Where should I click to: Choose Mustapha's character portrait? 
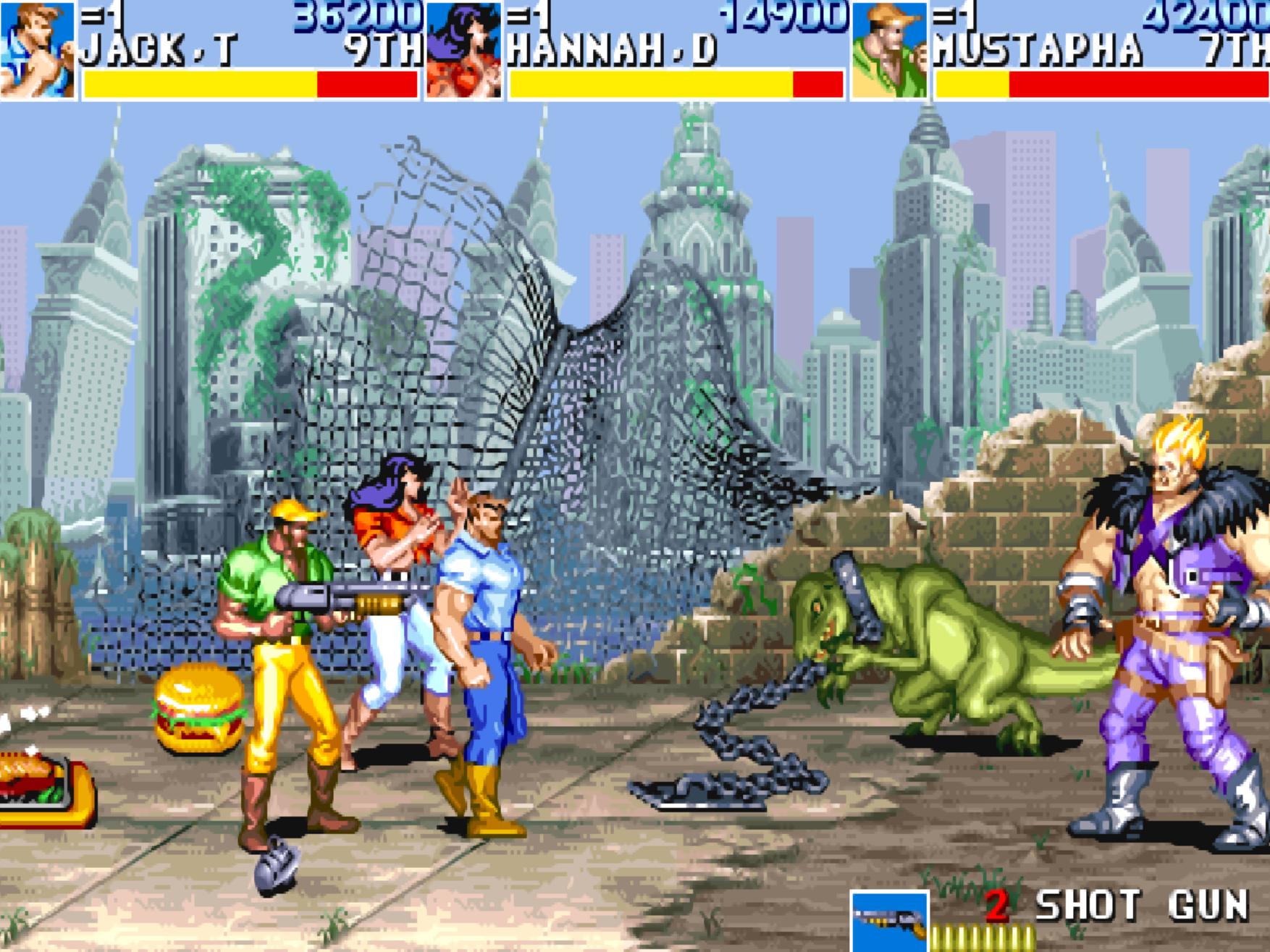click(x=889, y=51)
